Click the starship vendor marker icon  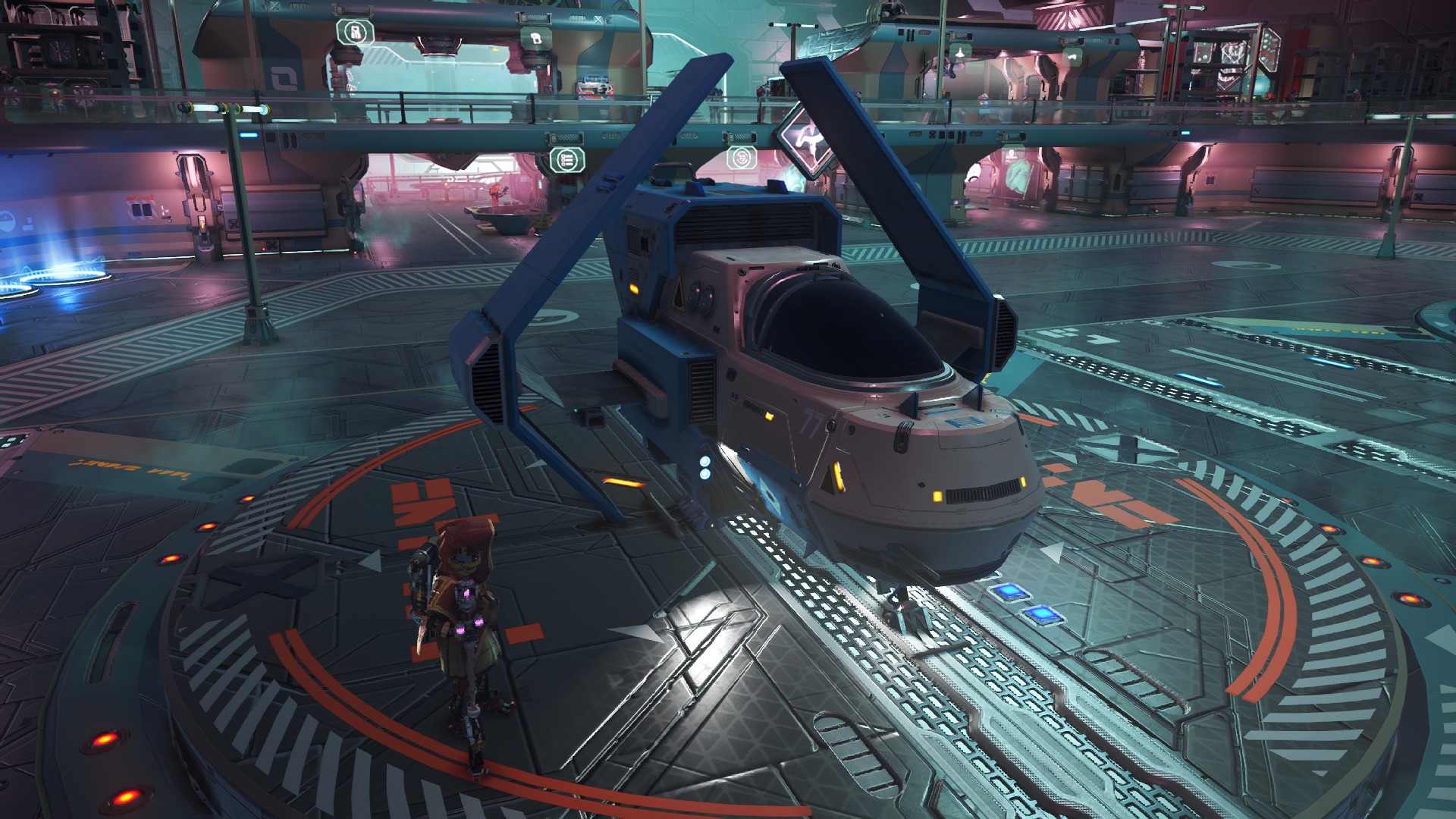959,52
